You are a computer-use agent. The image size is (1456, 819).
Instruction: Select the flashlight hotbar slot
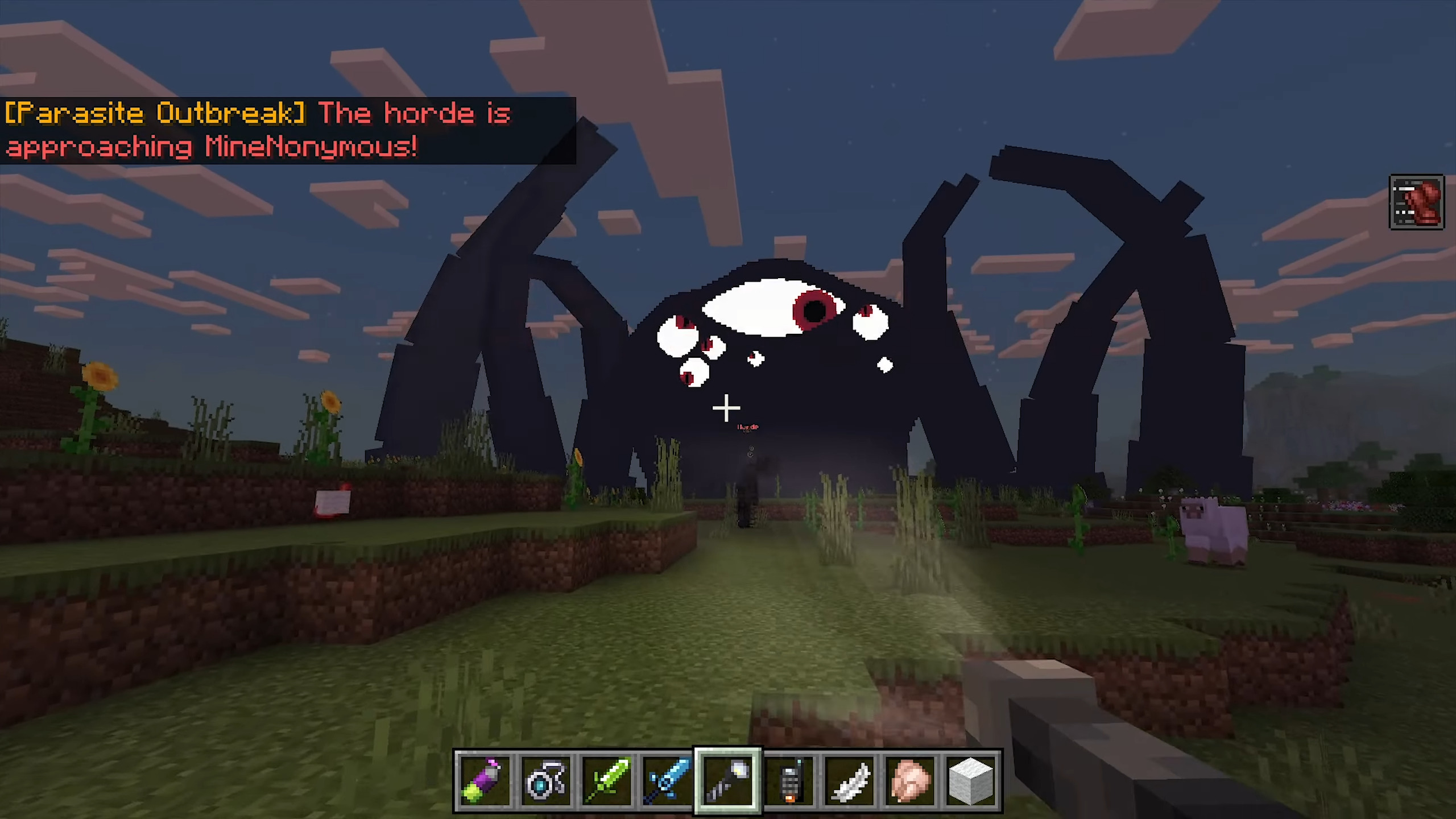click(x=728, y=780)
